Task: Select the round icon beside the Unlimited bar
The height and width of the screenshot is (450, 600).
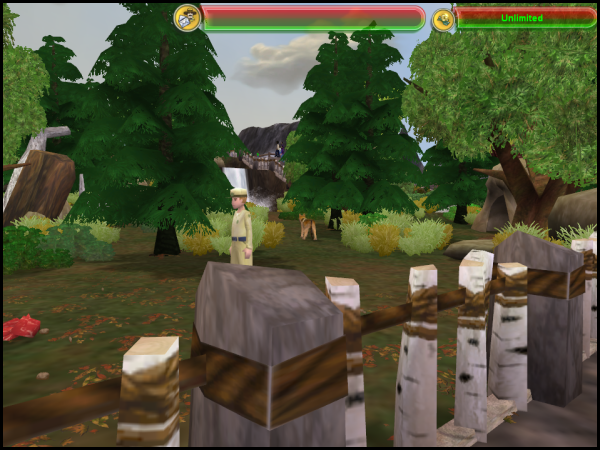Action: (443, 19)
